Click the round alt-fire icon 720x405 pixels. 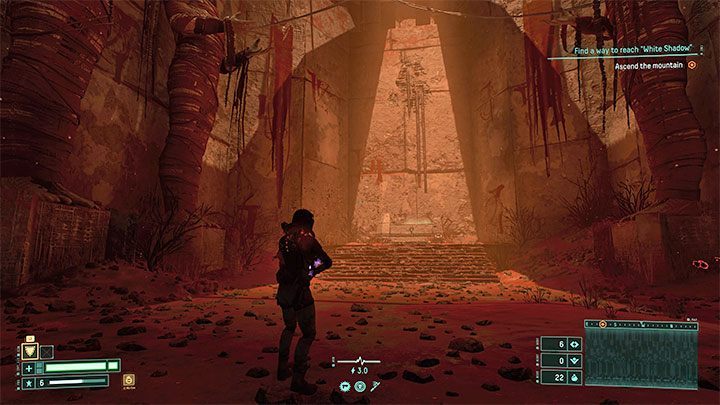[361, 385]
